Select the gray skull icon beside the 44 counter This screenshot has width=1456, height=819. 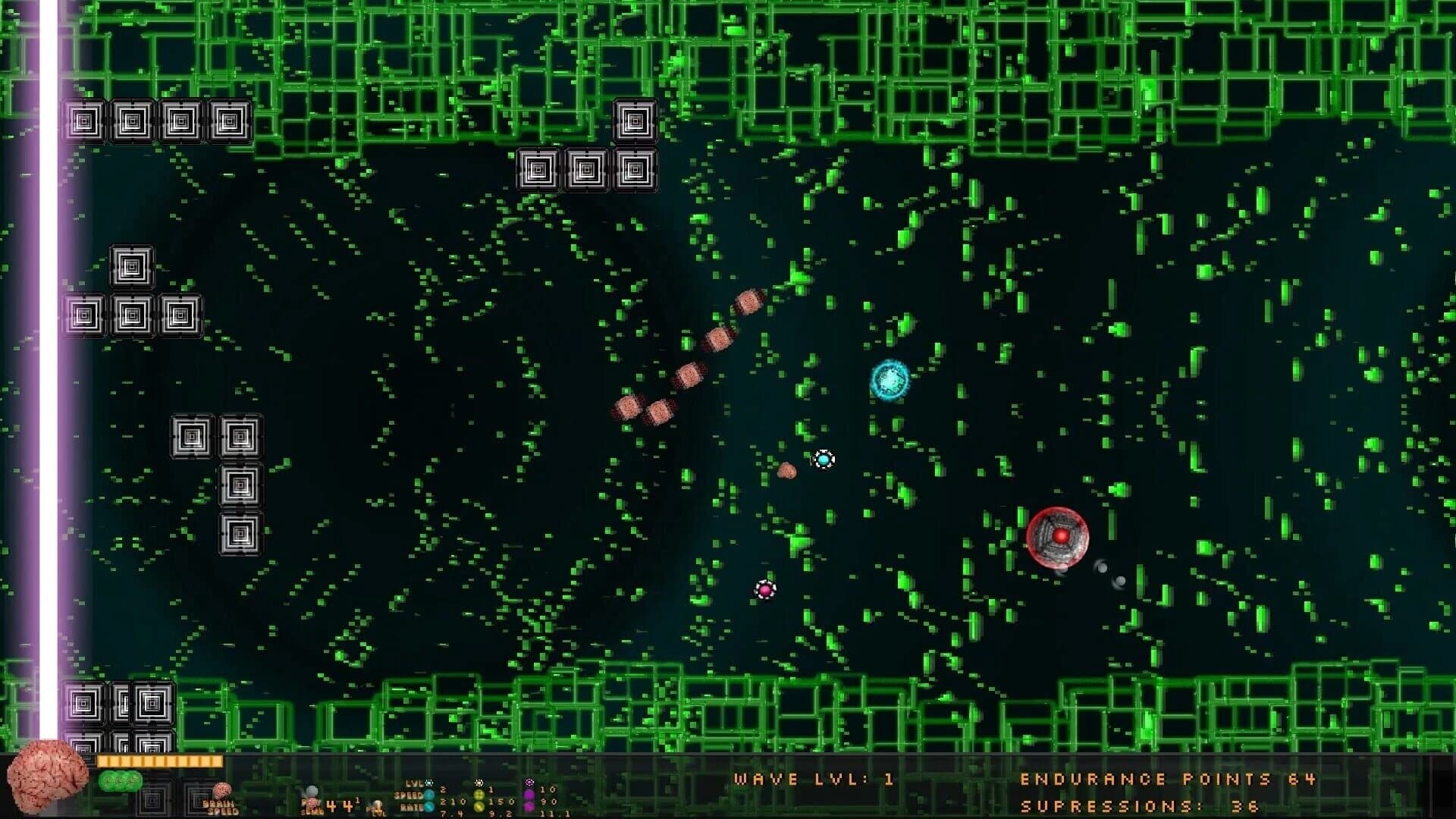tap(311, 789)
